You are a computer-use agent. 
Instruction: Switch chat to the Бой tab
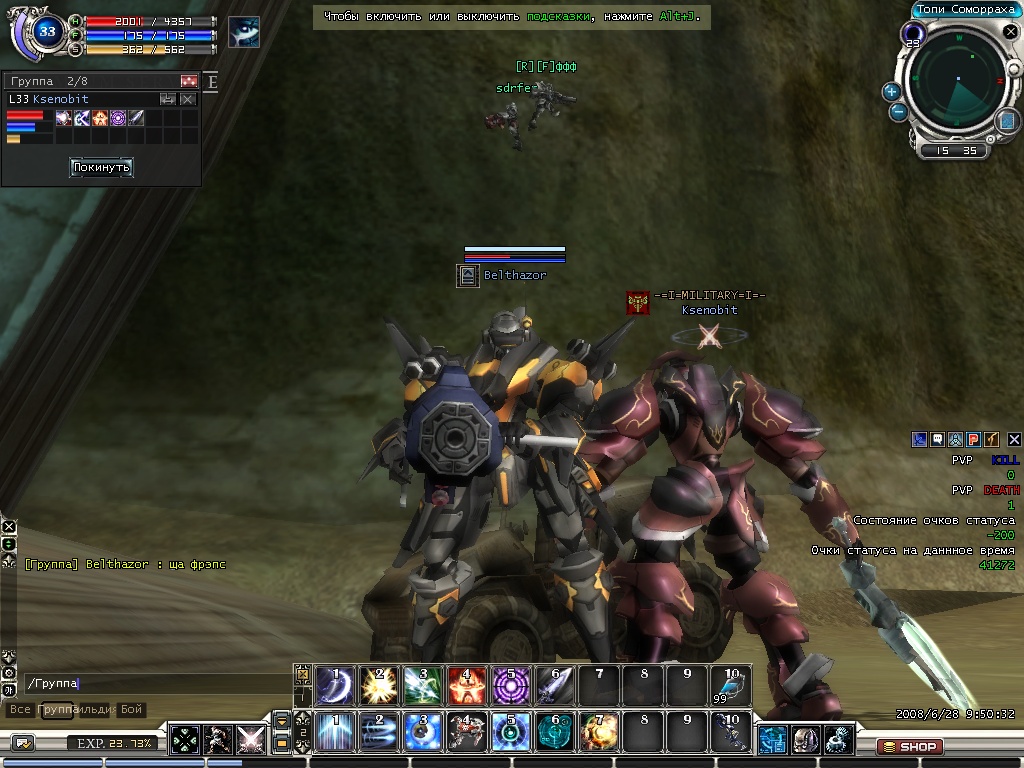point(132,709)
